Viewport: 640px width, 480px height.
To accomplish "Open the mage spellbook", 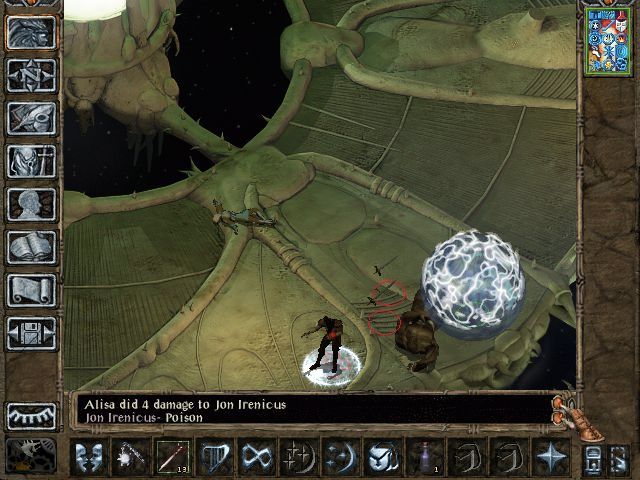I will tap(31, 247).
